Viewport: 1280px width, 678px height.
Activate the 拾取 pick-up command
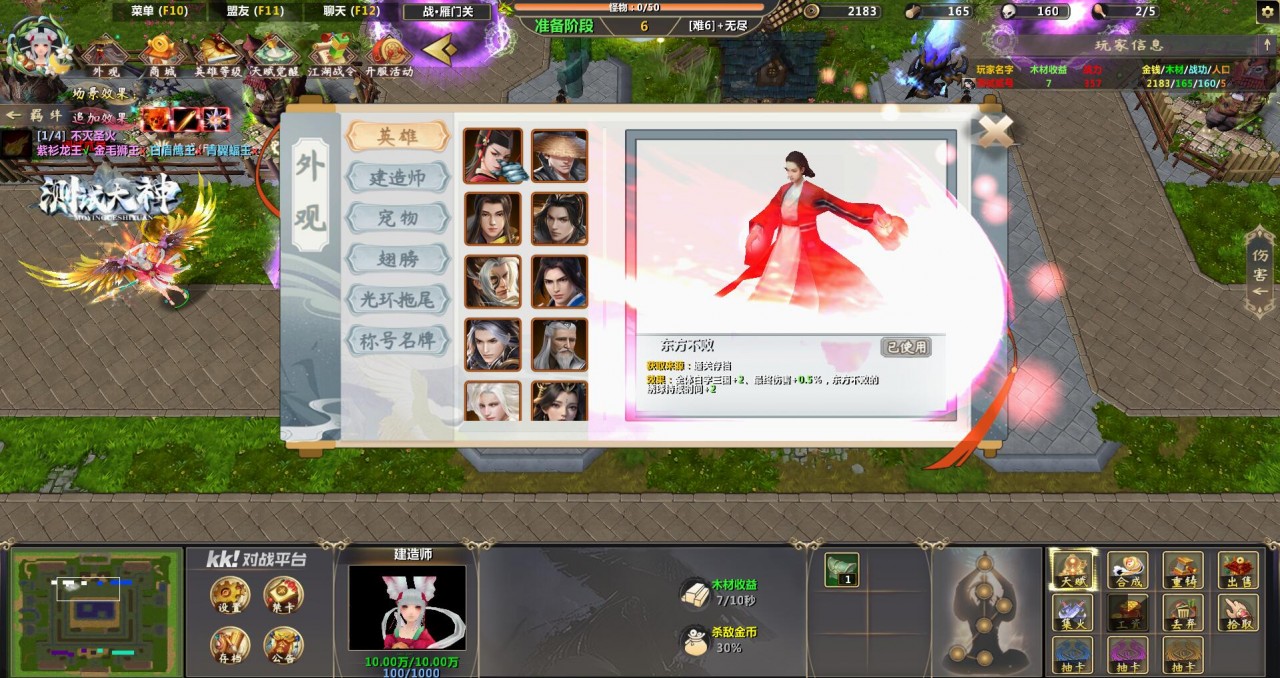(1238, 613)
